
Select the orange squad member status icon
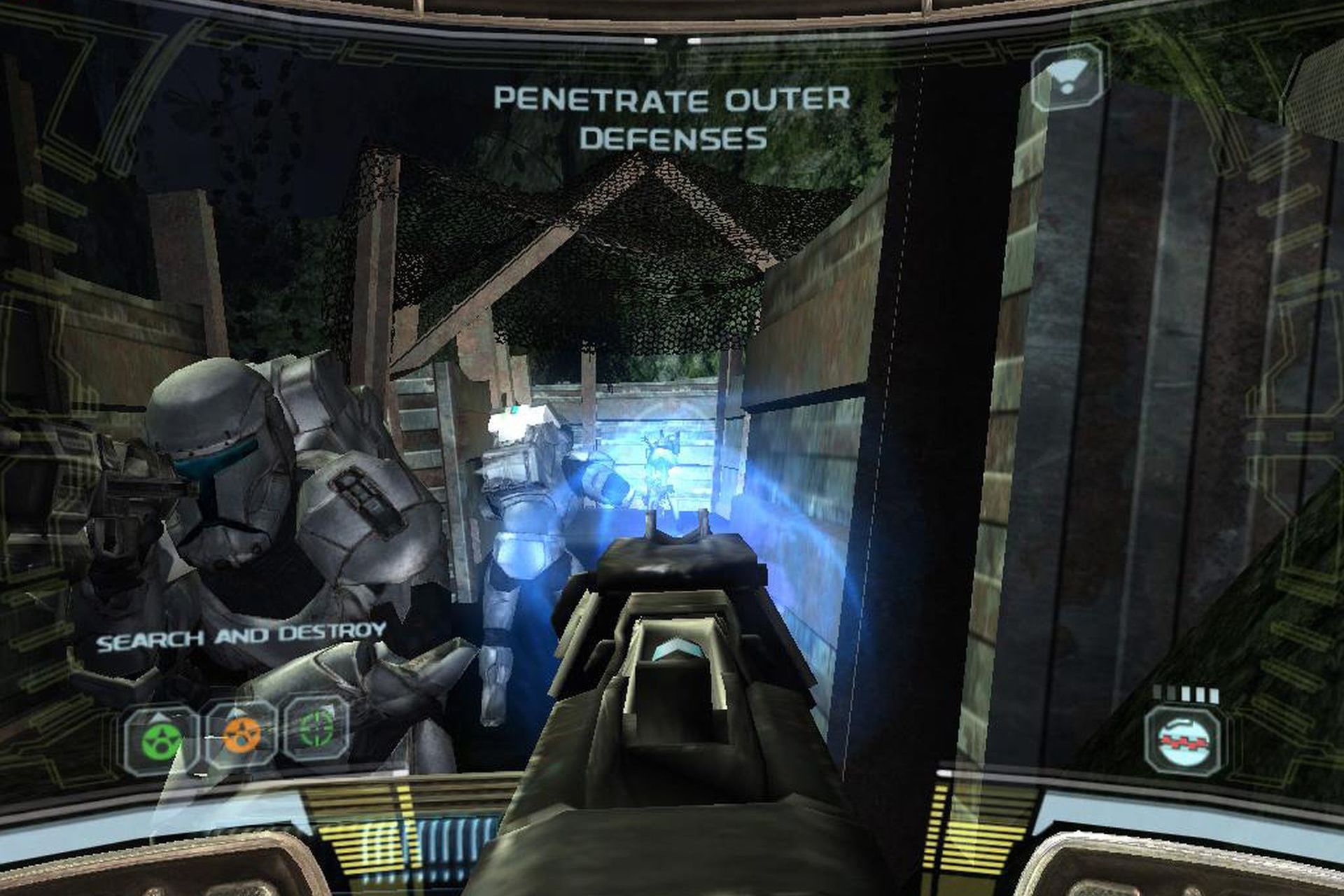240,735
